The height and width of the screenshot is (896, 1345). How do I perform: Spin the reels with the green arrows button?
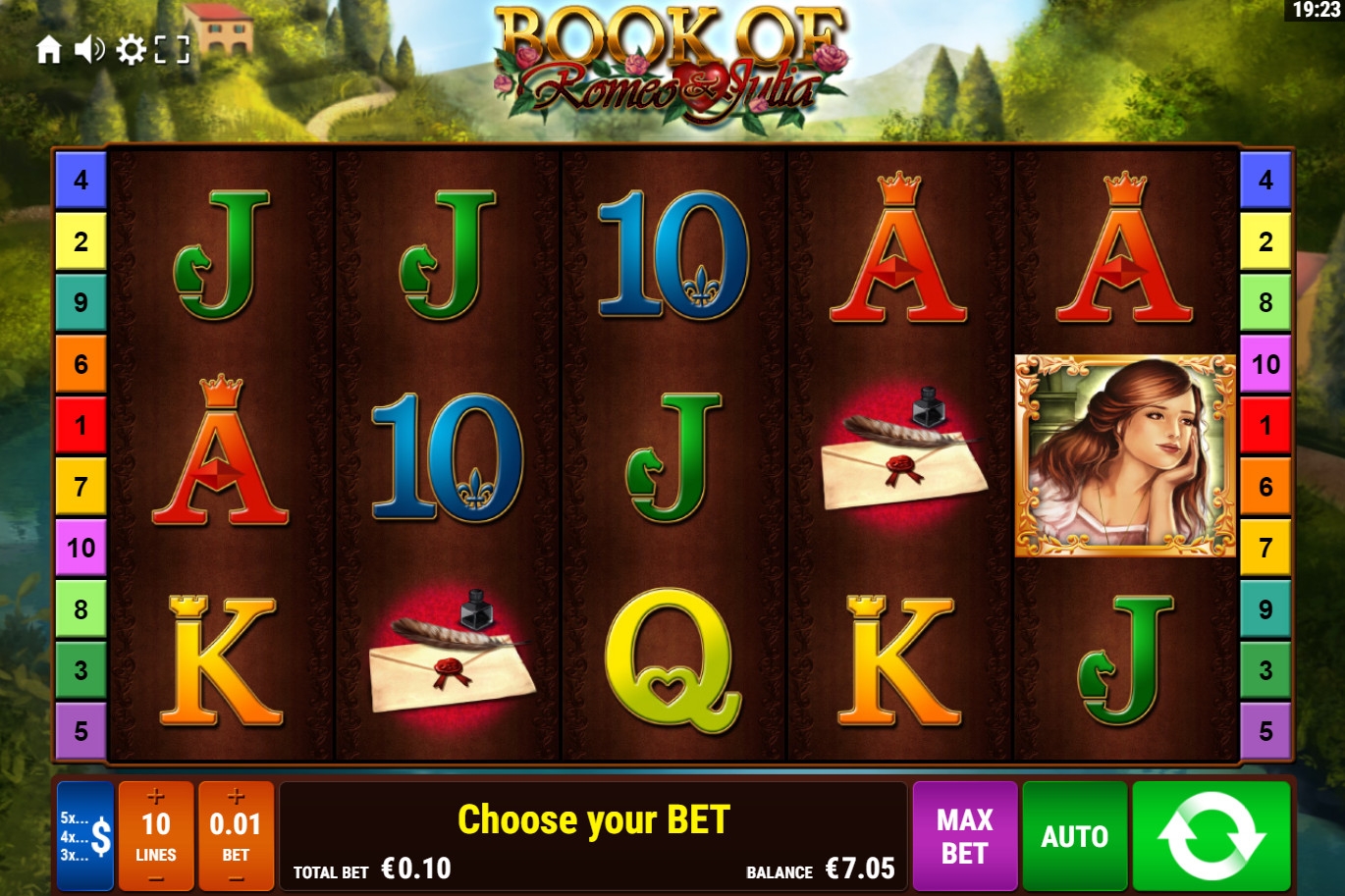tap(1210, 836)
